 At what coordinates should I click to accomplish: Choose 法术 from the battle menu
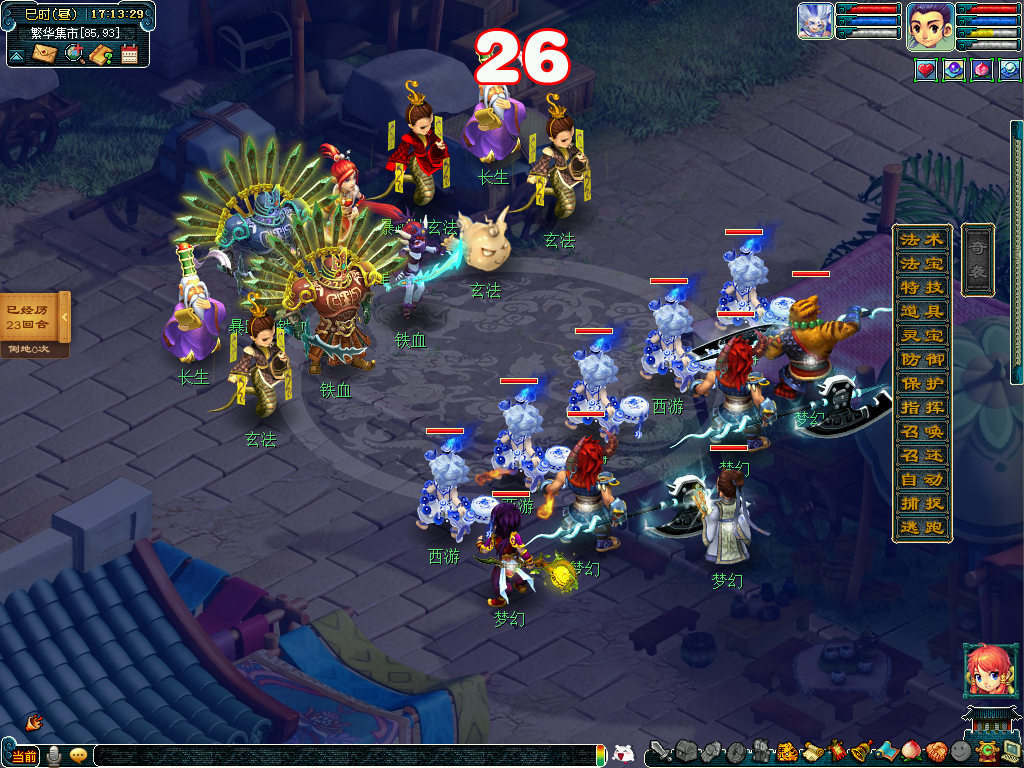tap(921, 240)
